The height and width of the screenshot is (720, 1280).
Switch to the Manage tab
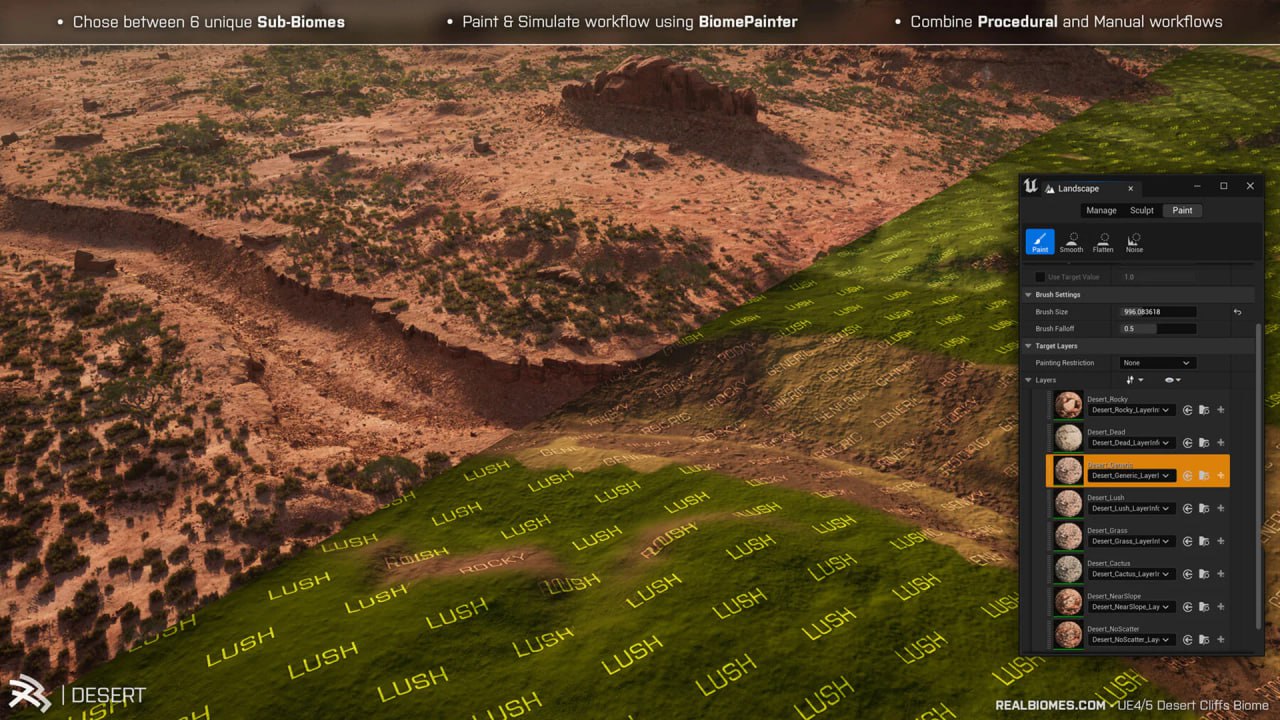1101,210
